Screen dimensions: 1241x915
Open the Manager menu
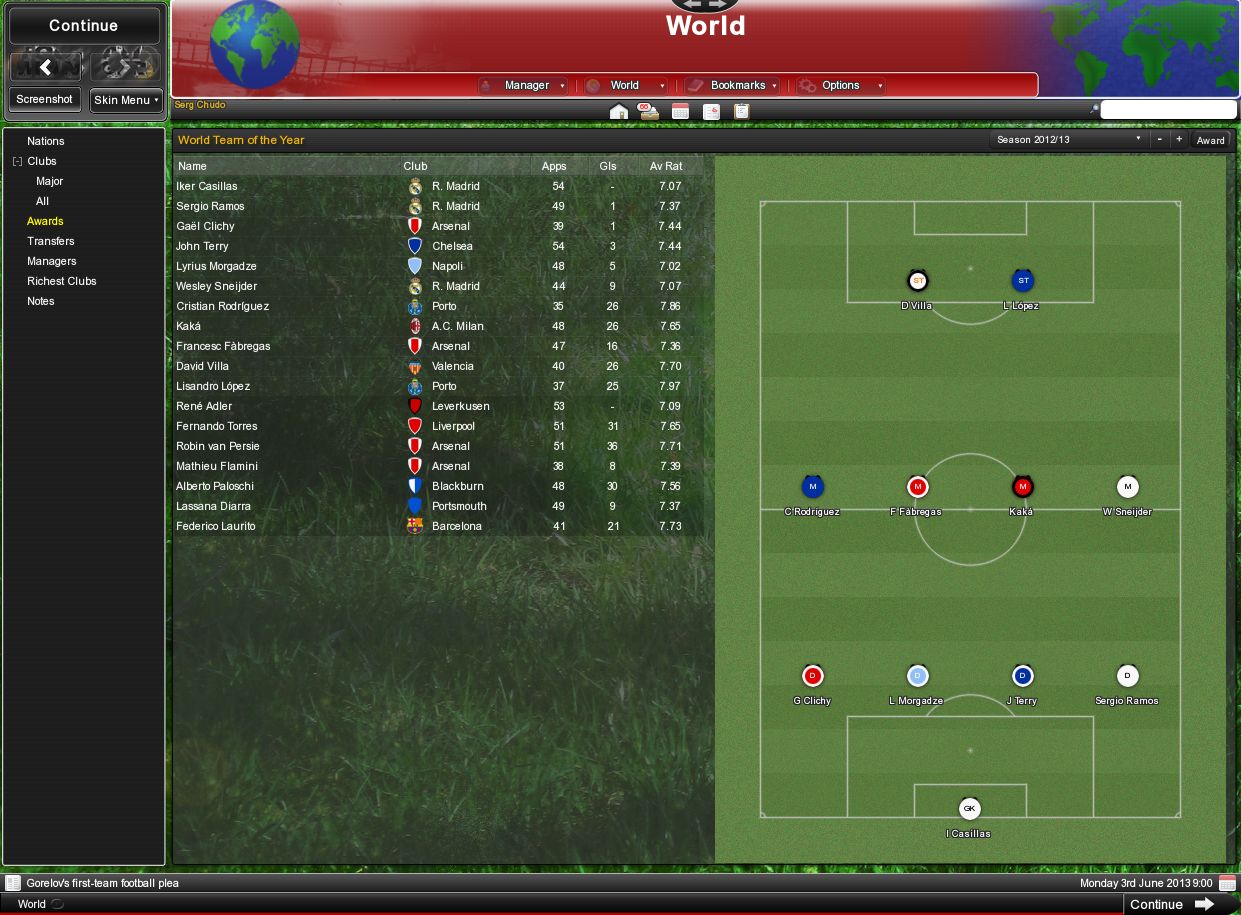[523, 86]
